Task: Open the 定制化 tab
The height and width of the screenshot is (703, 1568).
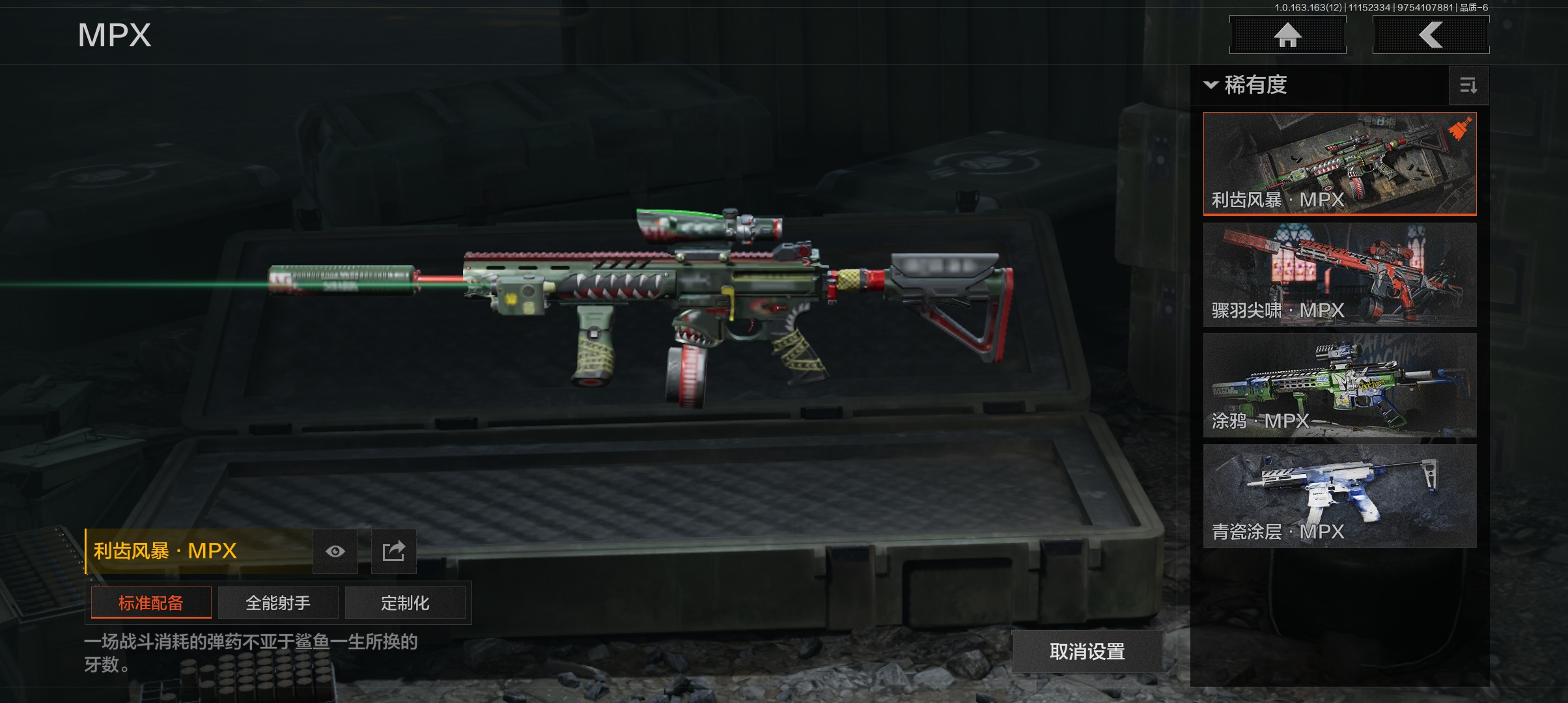Action: pyautogui.click(x=405, y=603)
